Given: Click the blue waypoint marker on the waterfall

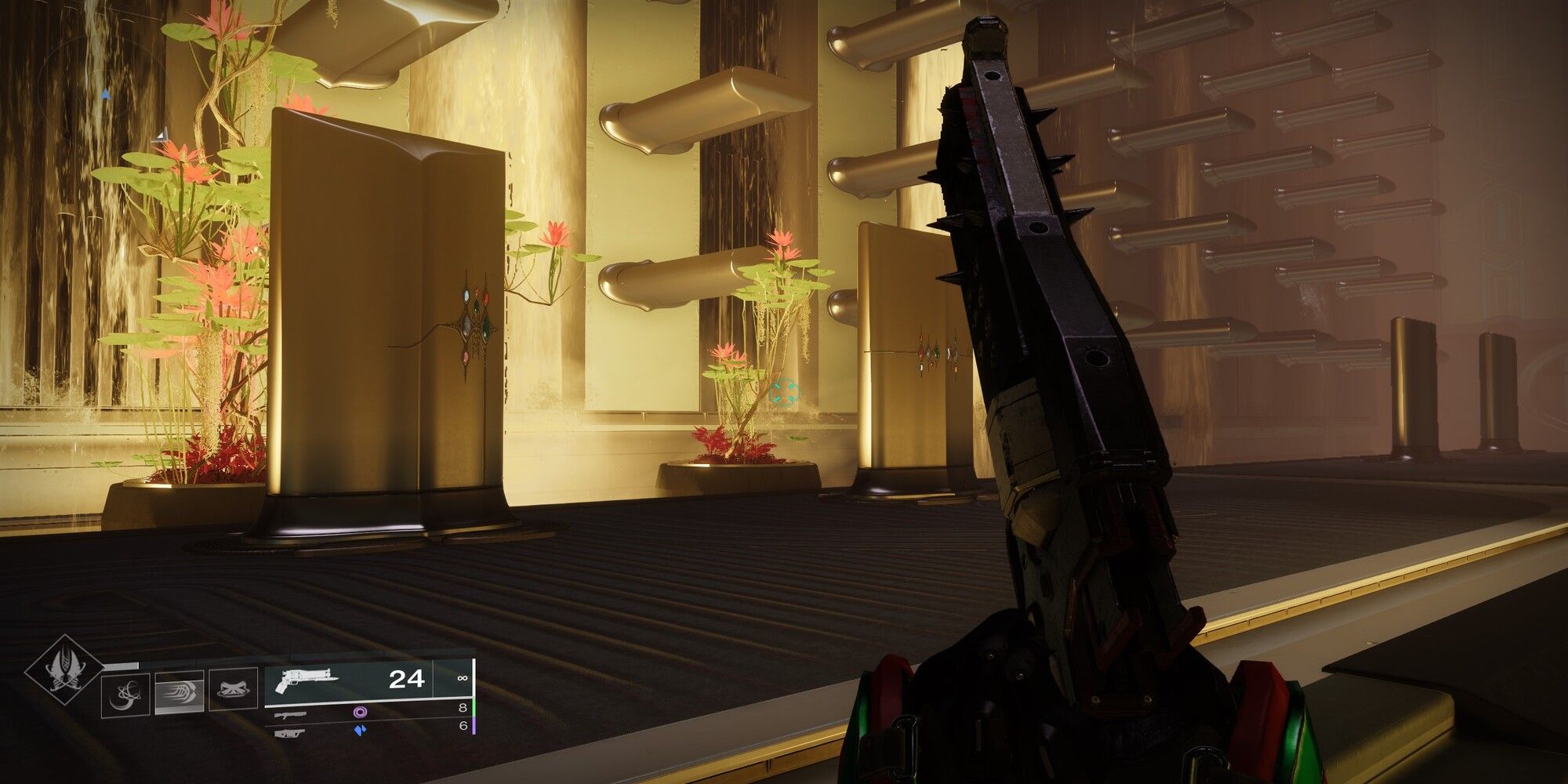Looking at the screenshot, I should coord(106,94).
